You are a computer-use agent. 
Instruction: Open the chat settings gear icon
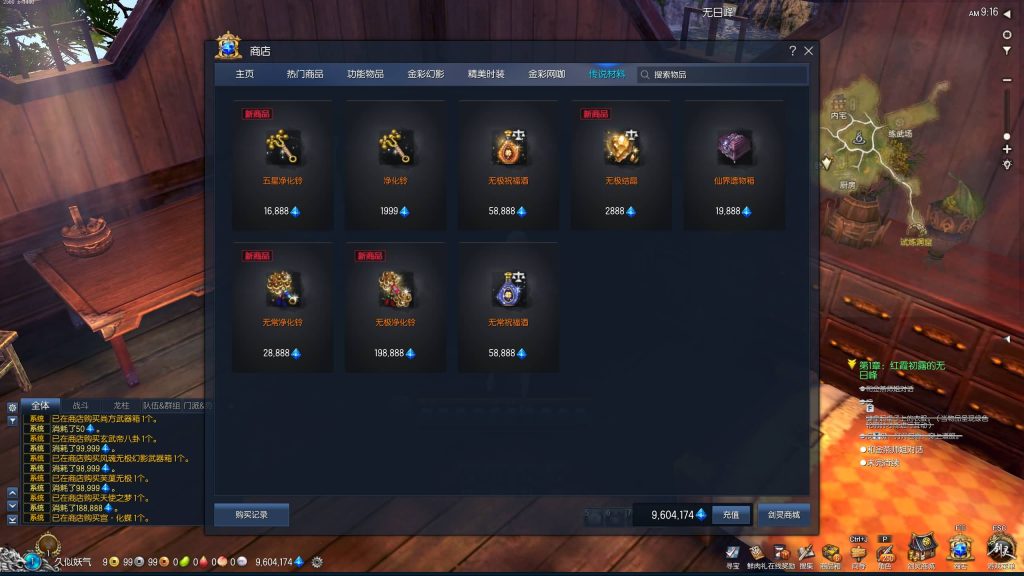[12, 407]
